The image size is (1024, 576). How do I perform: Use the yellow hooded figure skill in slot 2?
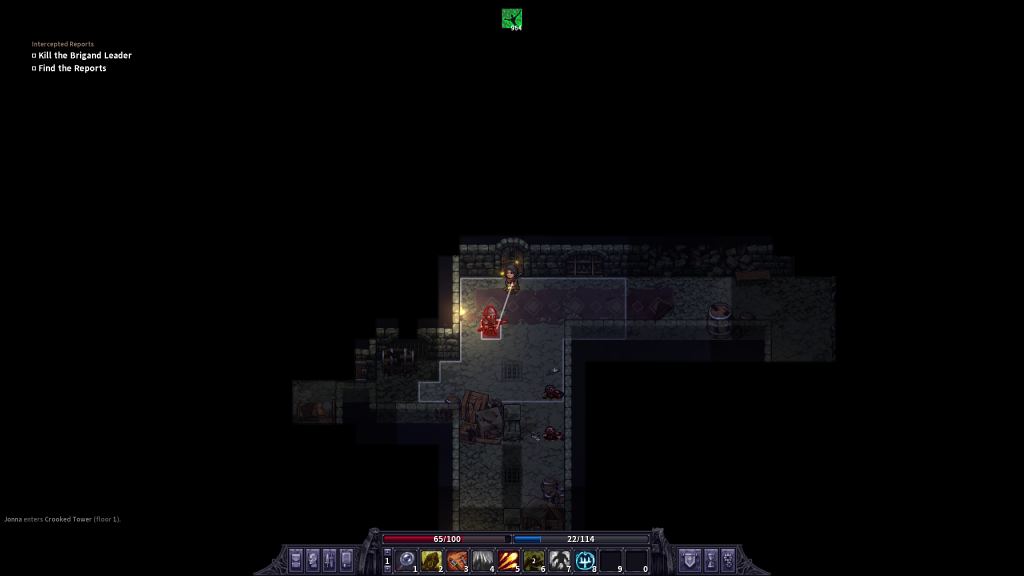(x=431, y=560)
